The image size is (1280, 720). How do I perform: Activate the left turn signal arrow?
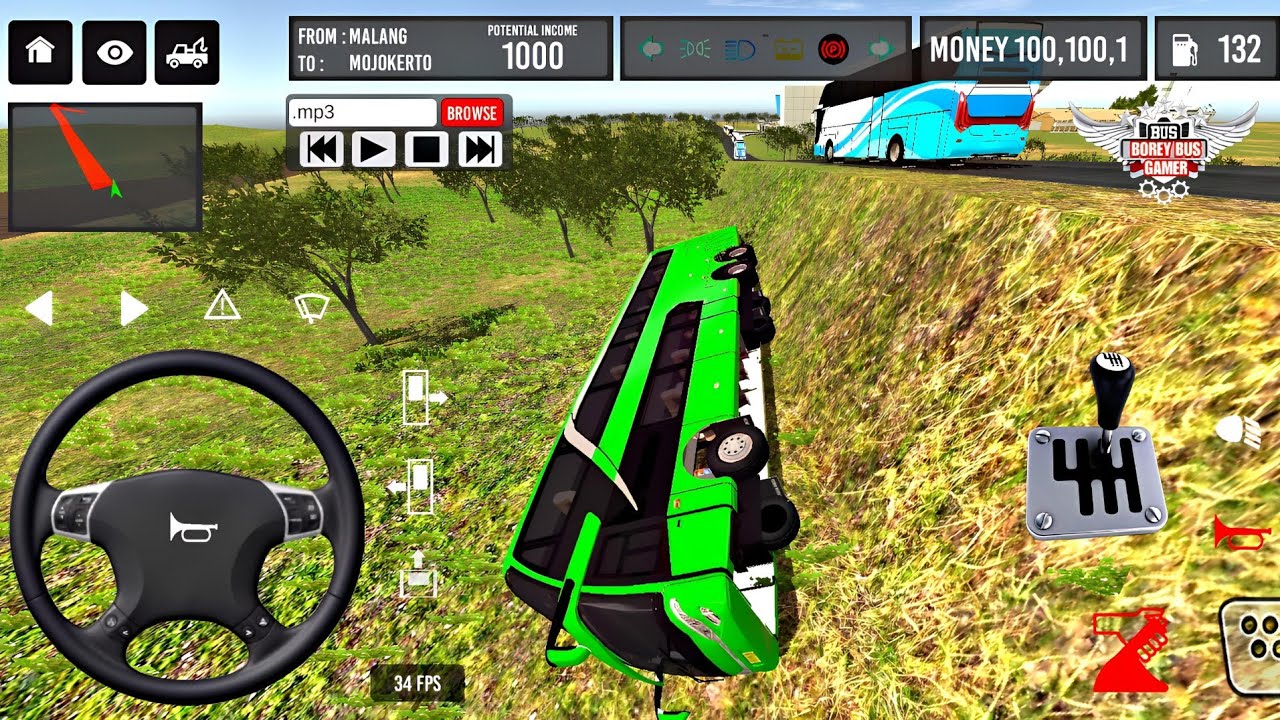[x=39, y=308]
